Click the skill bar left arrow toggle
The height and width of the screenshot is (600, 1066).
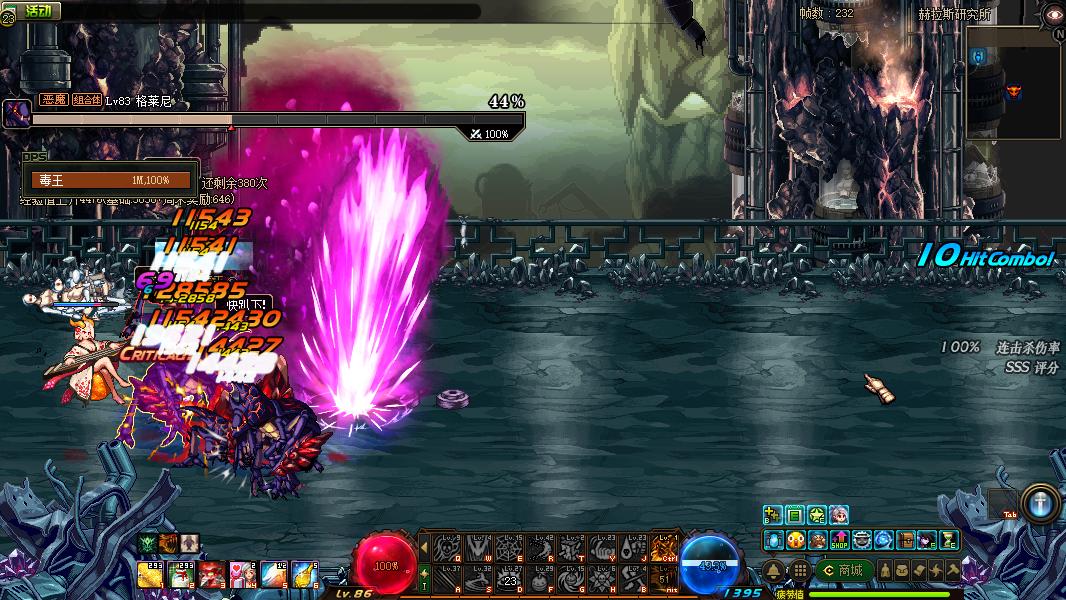pyautogui.click(x=424, y=547)
